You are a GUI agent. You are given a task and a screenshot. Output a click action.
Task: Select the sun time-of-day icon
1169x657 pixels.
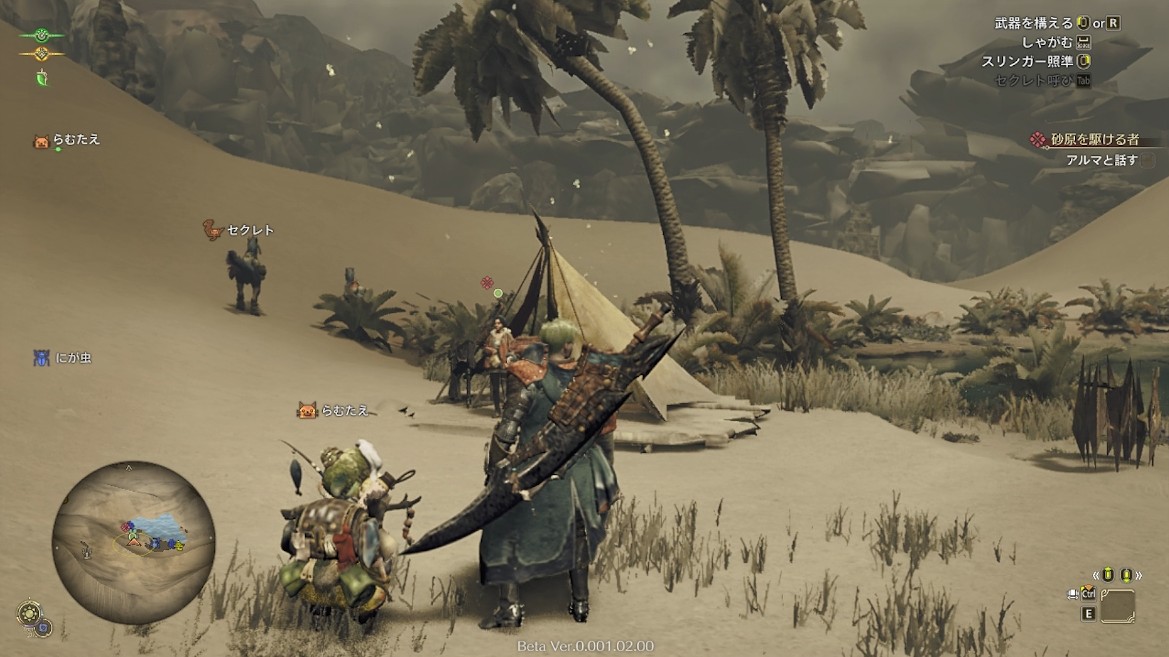point(29,612)
